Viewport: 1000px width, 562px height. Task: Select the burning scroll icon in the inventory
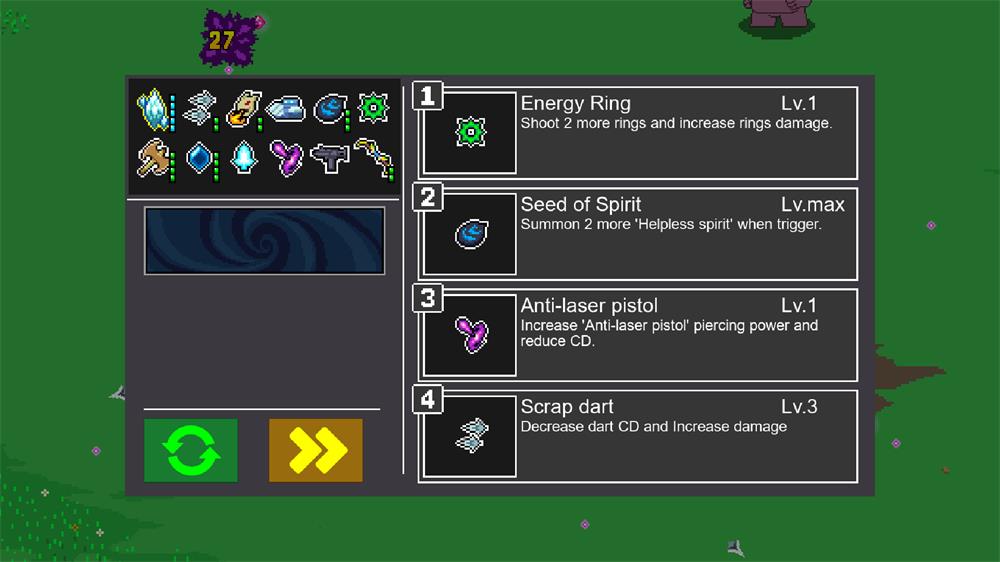[x=243, y=107]
